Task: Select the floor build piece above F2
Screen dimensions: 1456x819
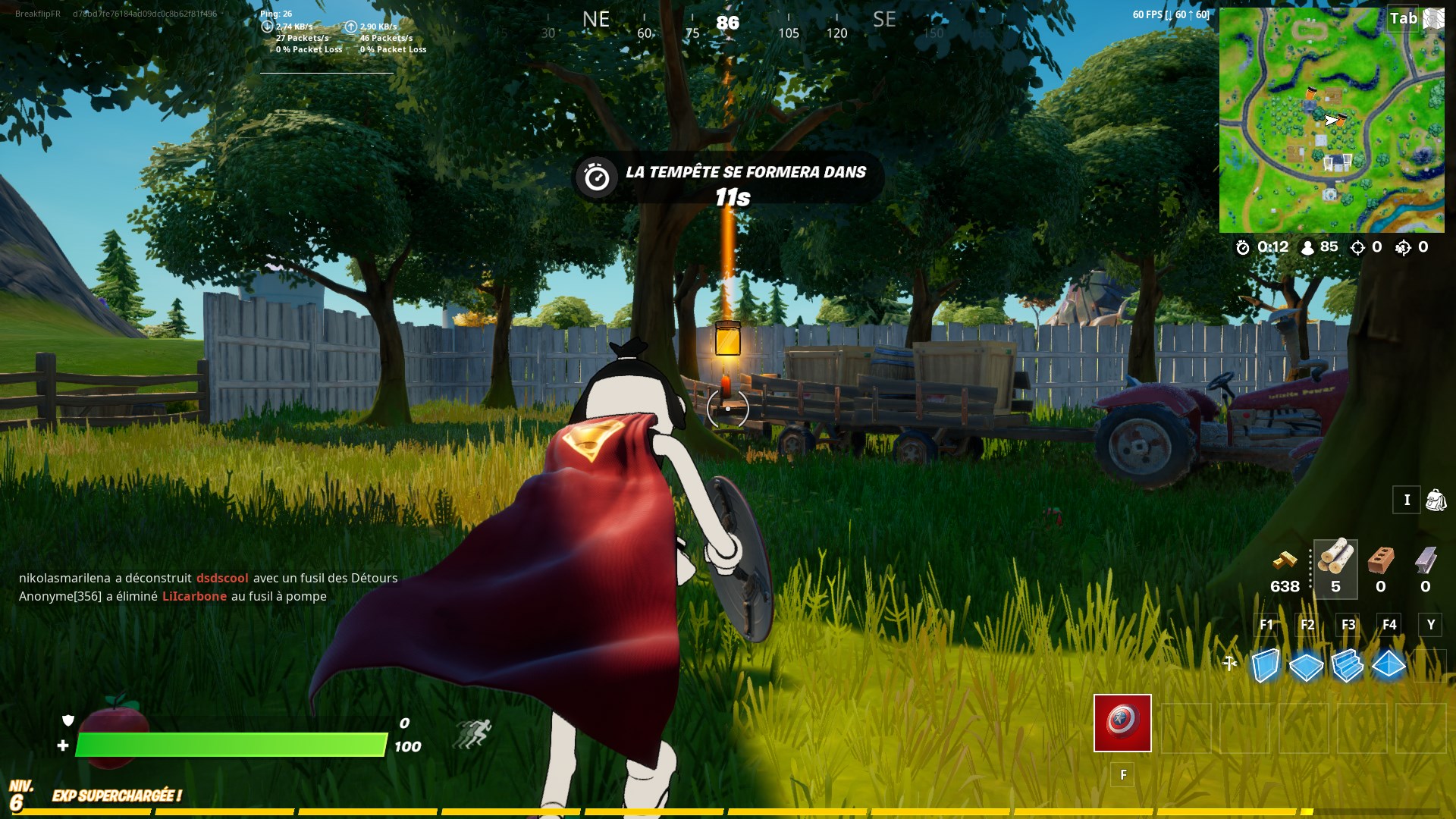Action: pos(1307,667)
